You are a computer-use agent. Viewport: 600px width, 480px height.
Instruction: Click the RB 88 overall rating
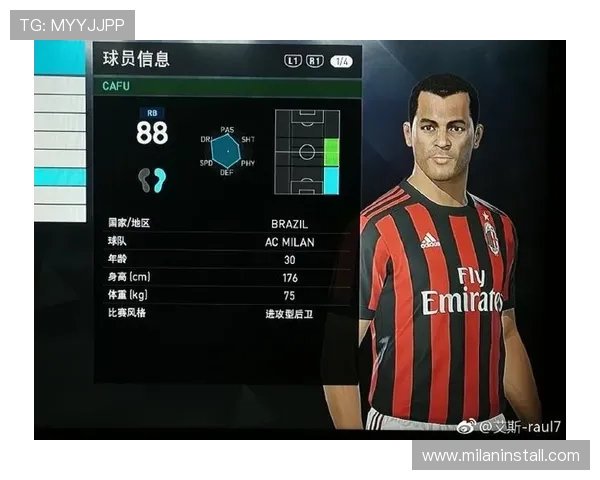tap(152, 131)
